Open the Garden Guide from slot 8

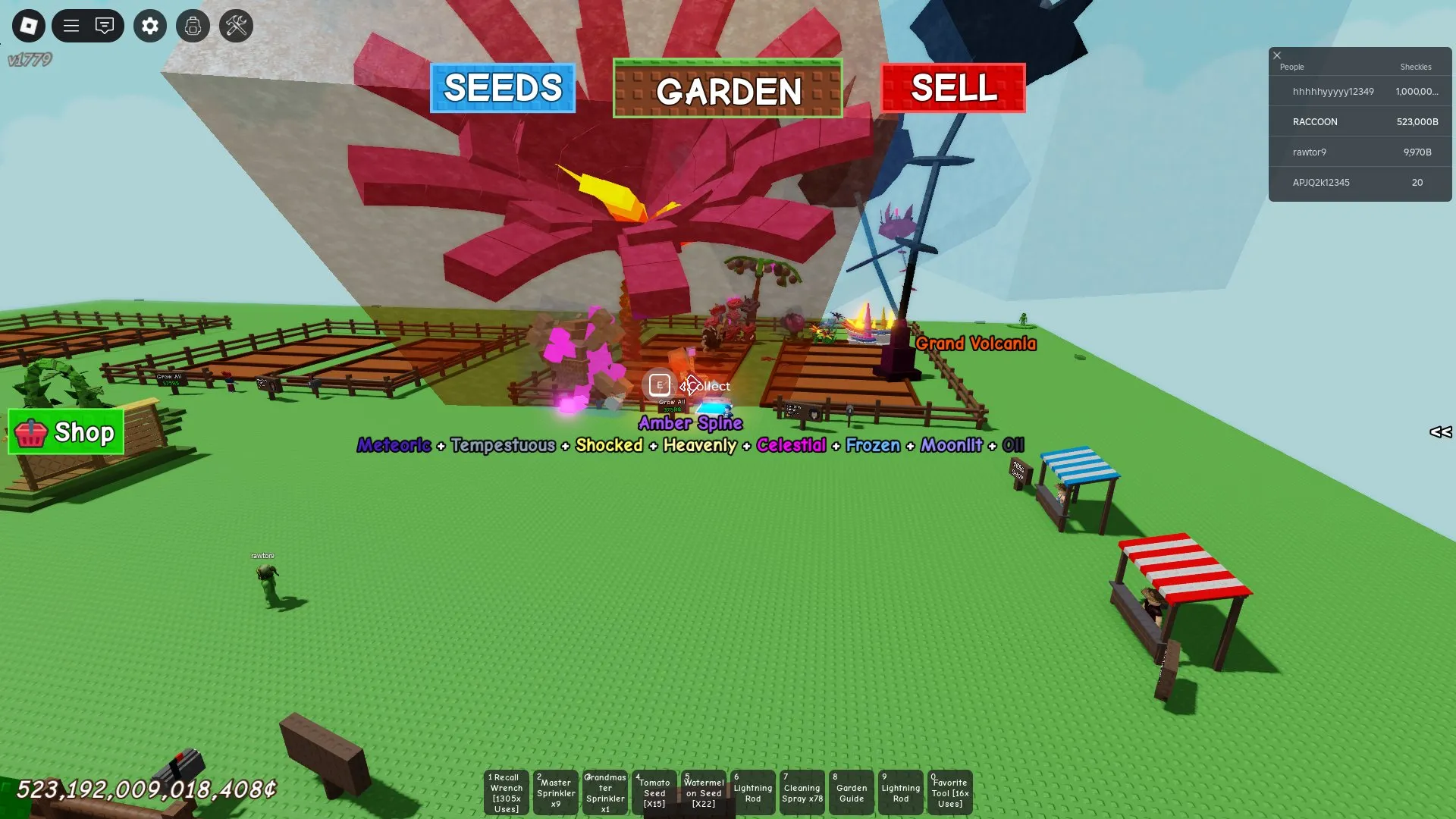coord(851,792)
